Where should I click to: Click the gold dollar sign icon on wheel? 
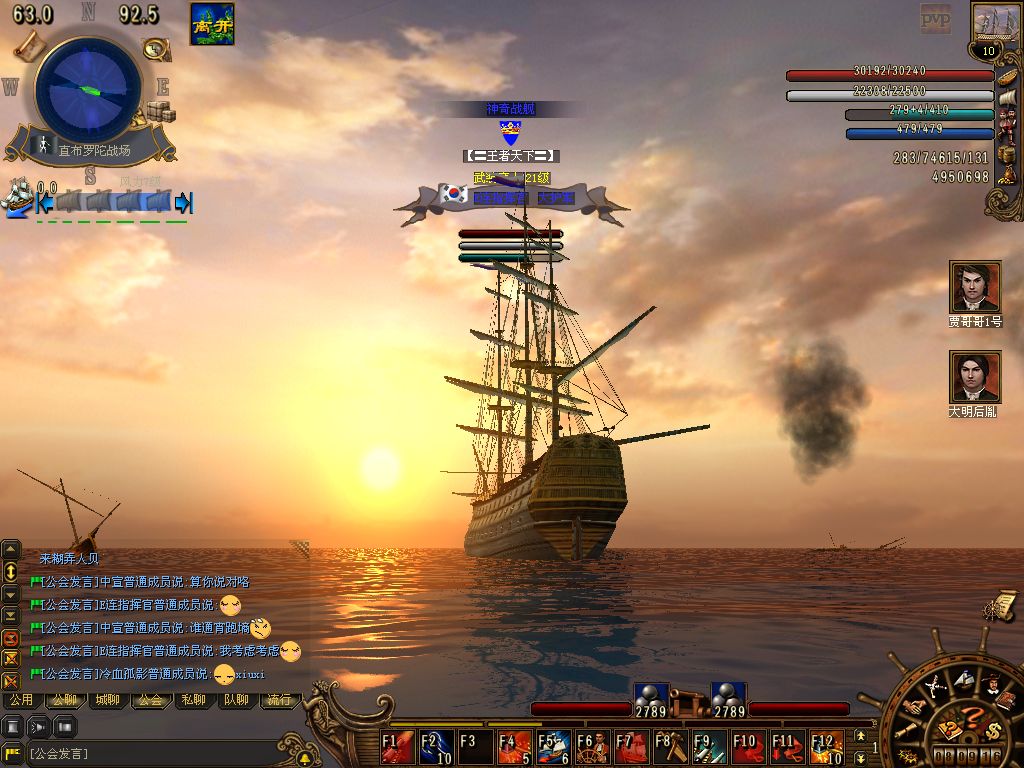[992, 729]
